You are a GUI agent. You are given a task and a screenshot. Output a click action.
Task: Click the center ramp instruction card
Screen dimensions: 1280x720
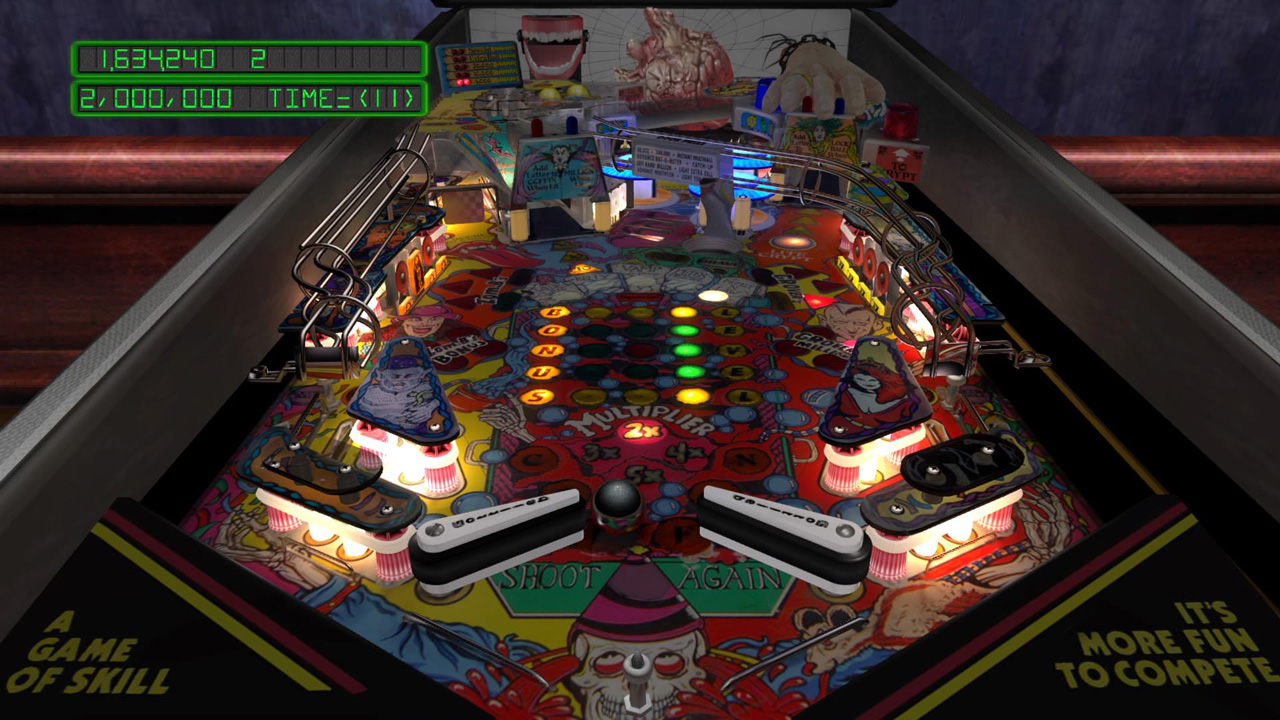tap(674, 163)
